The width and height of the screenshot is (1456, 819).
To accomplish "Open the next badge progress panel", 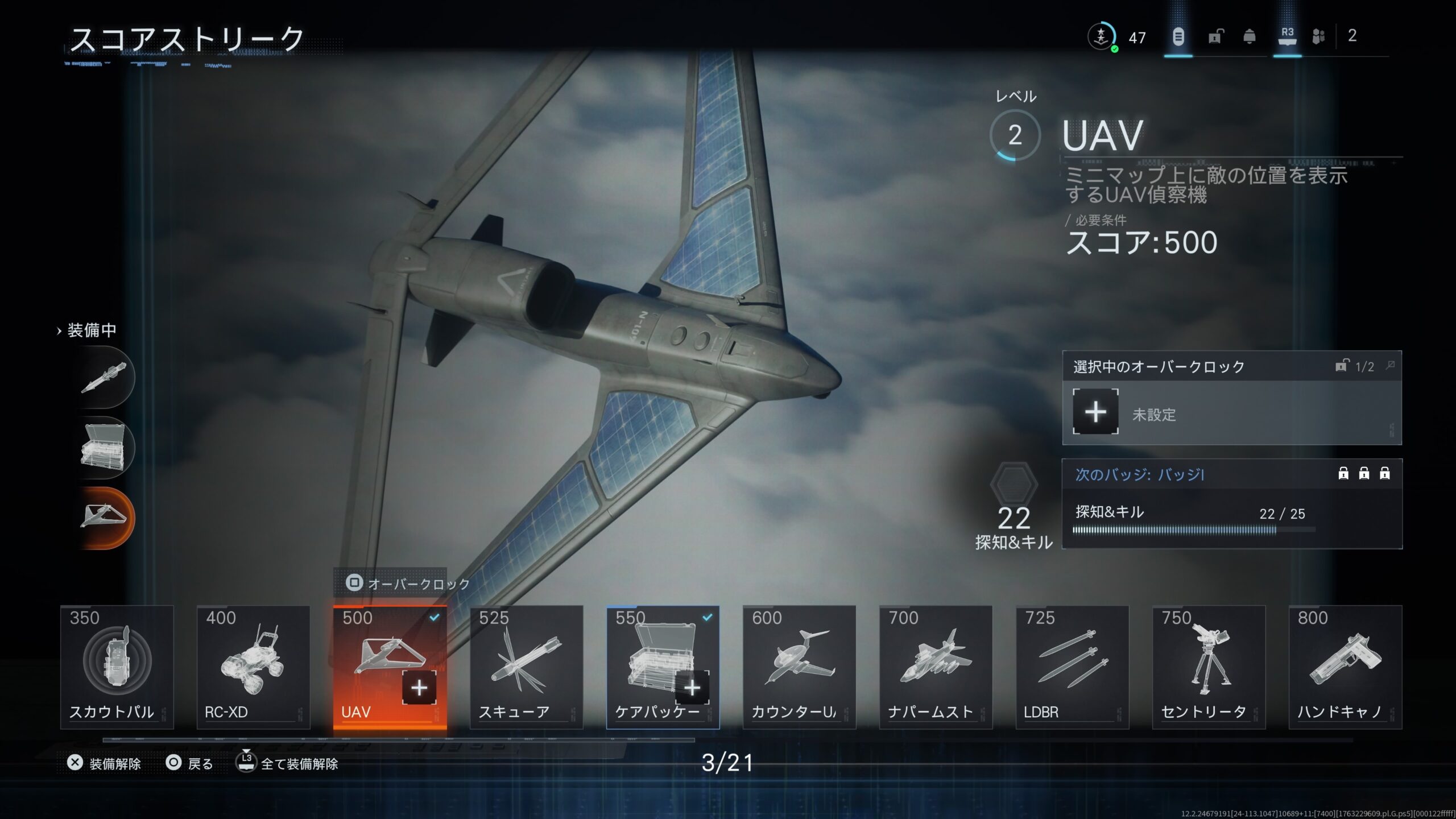I will (1231, 503).
